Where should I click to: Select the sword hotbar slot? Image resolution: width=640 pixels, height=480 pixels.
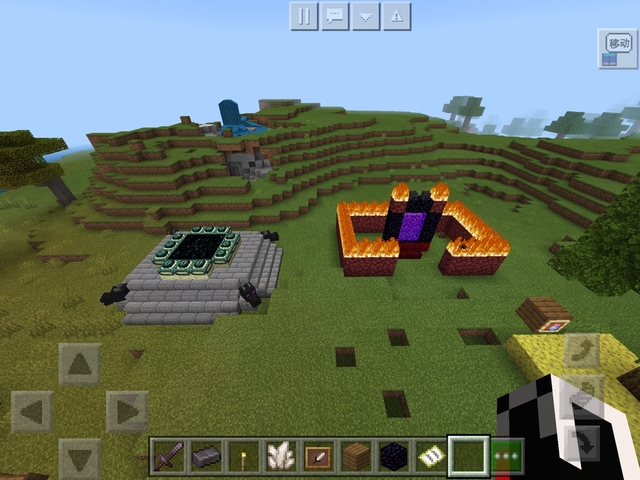[x=168, y=457]
